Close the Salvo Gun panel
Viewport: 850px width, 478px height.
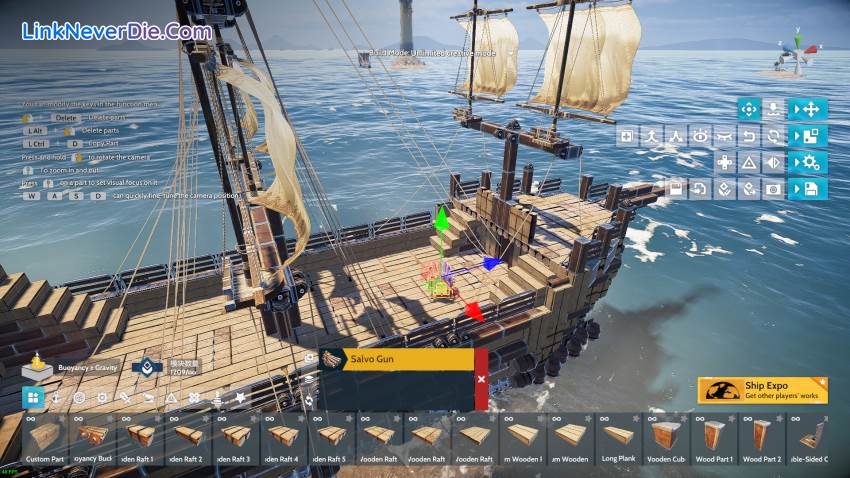[x=481, y=379]
